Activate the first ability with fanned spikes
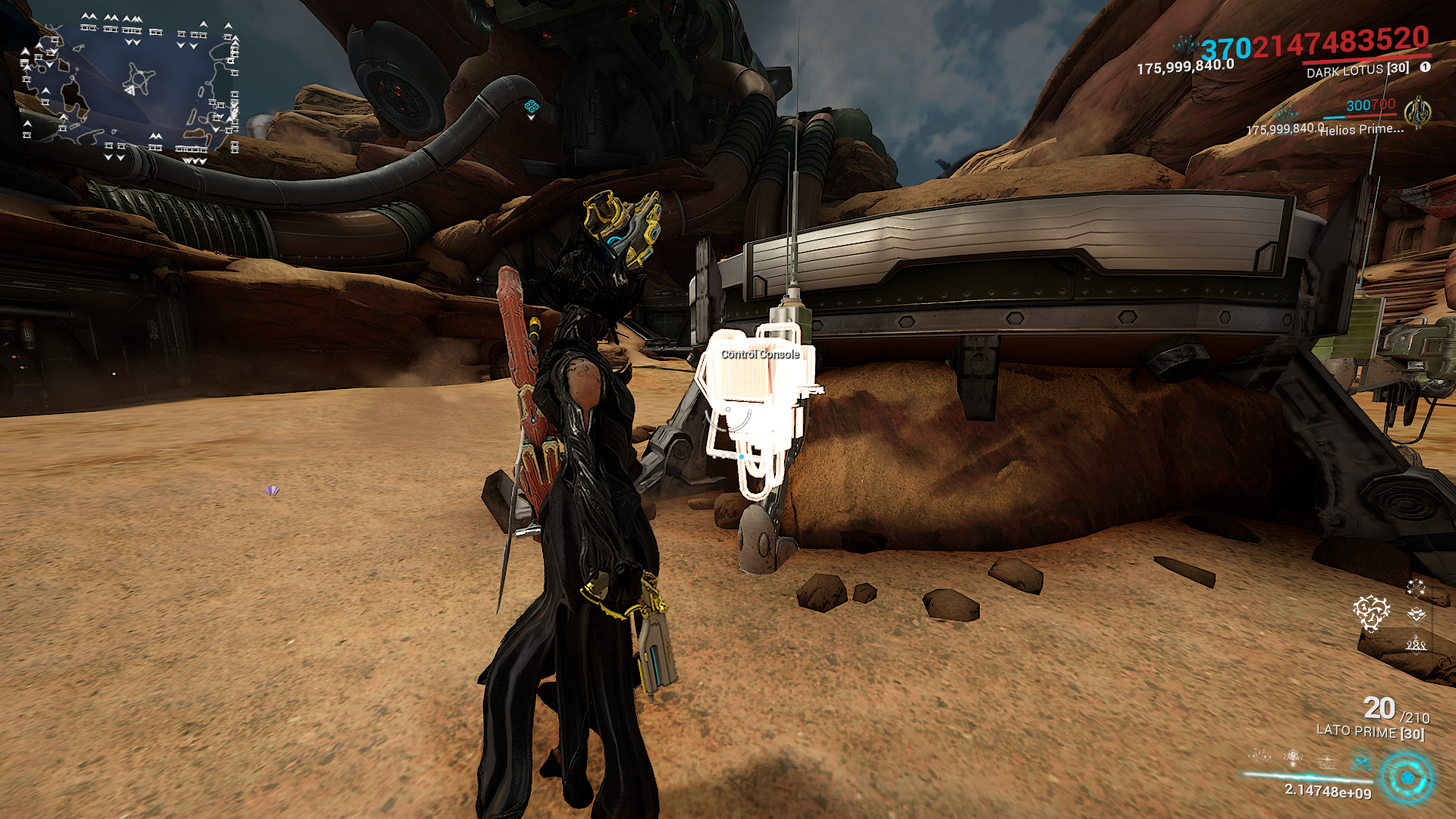This screenshot has height=819, width=1456. click(x=1260, y=756)
